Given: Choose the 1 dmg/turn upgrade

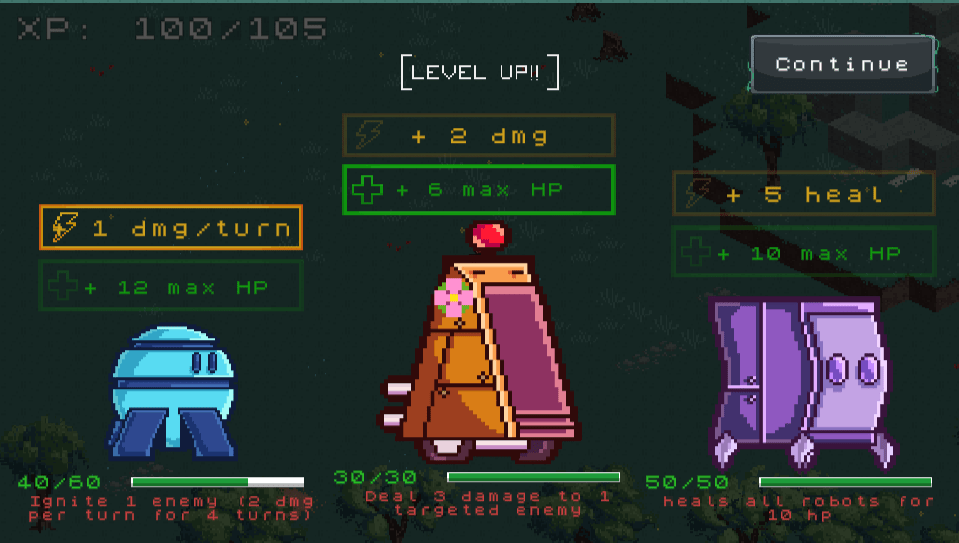Looking at the screenshot, I should click(x=170, y=228).
